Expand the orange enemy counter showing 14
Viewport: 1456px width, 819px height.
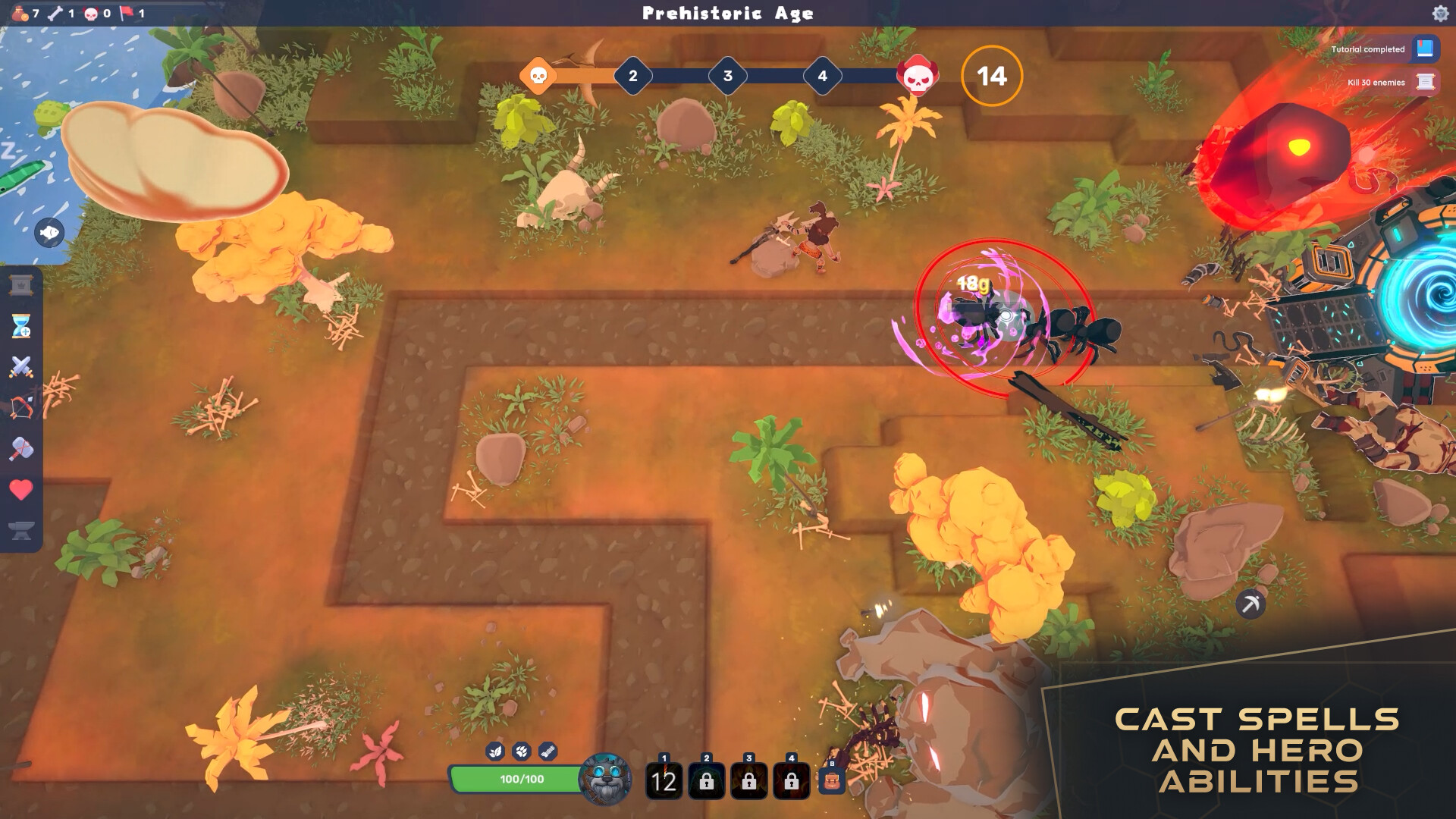[991, 76]
